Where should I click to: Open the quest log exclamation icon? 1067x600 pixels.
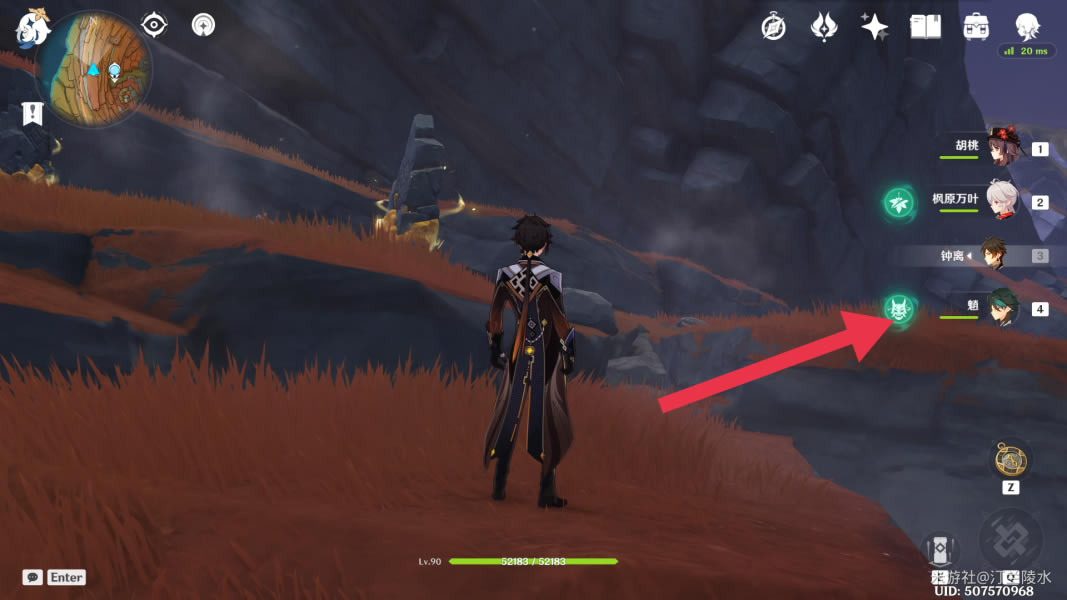pos(34,112)
